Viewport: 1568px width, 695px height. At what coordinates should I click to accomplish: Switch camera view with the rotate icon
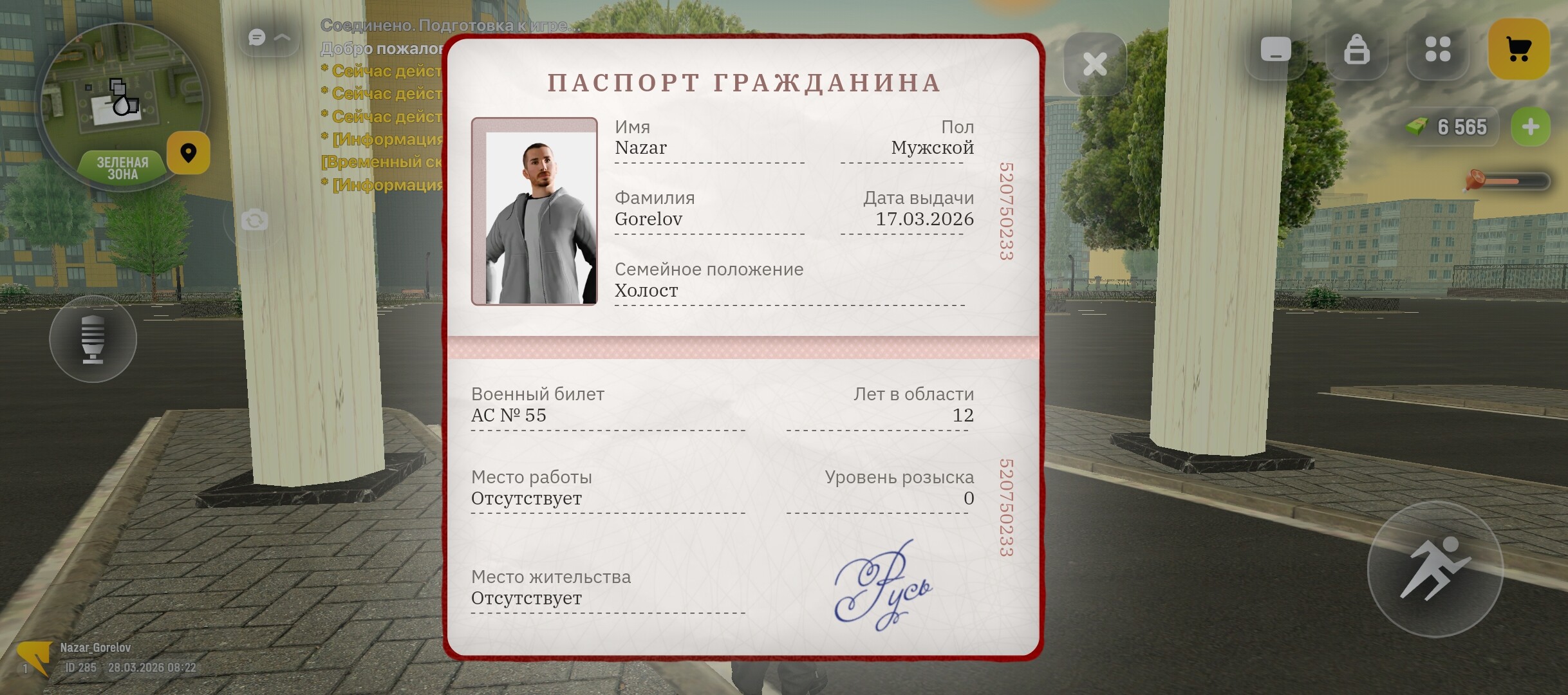coord(254,220)
